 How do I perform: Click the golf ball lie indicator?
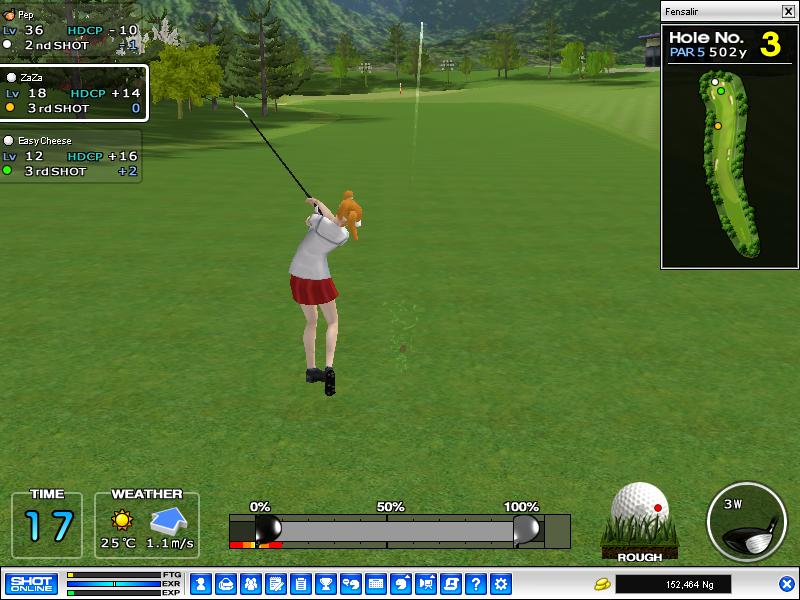pyautogui.click(x=640, y=518)
